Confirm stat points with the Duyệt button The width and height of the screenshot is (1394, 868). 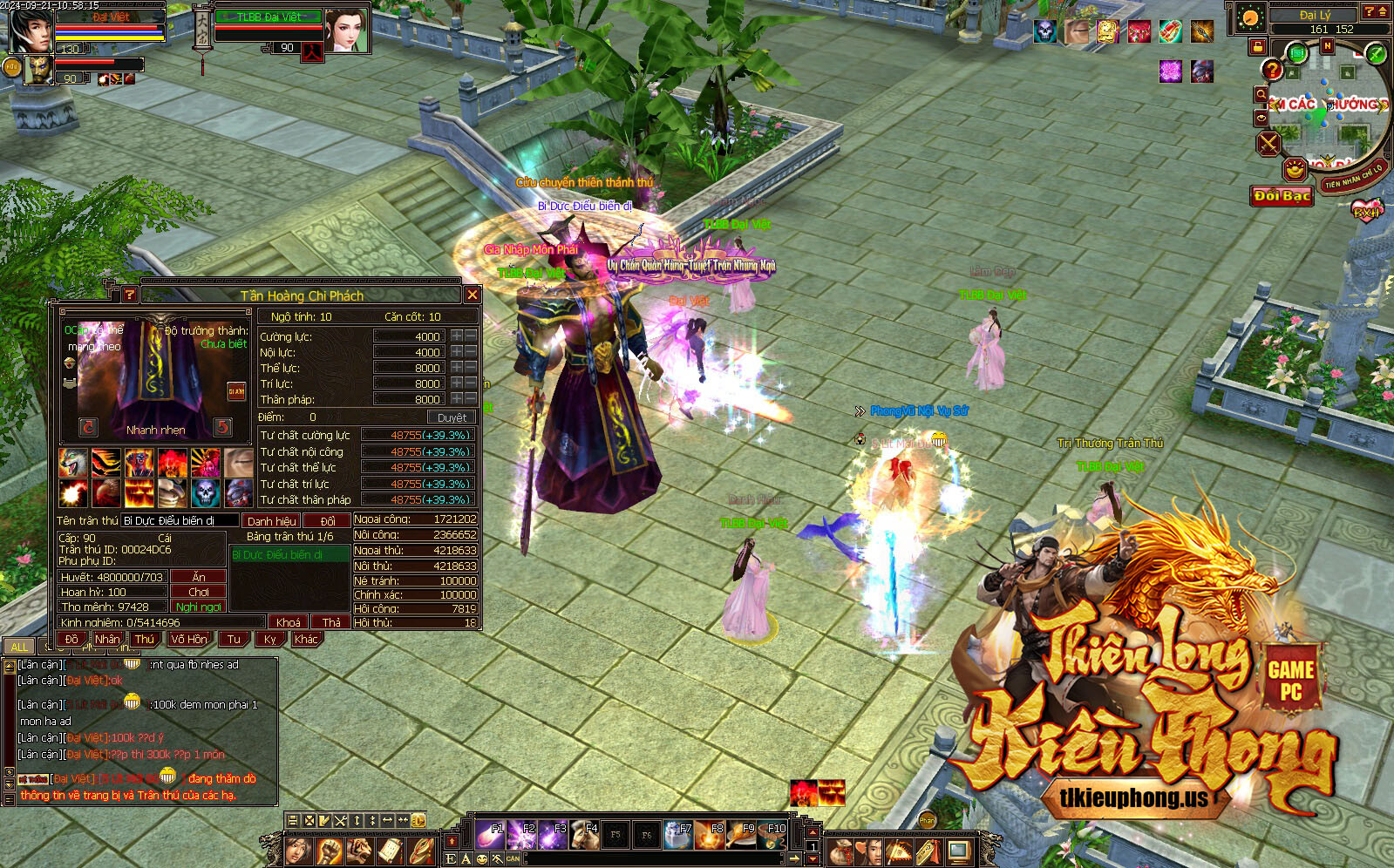tap(452, 417)
